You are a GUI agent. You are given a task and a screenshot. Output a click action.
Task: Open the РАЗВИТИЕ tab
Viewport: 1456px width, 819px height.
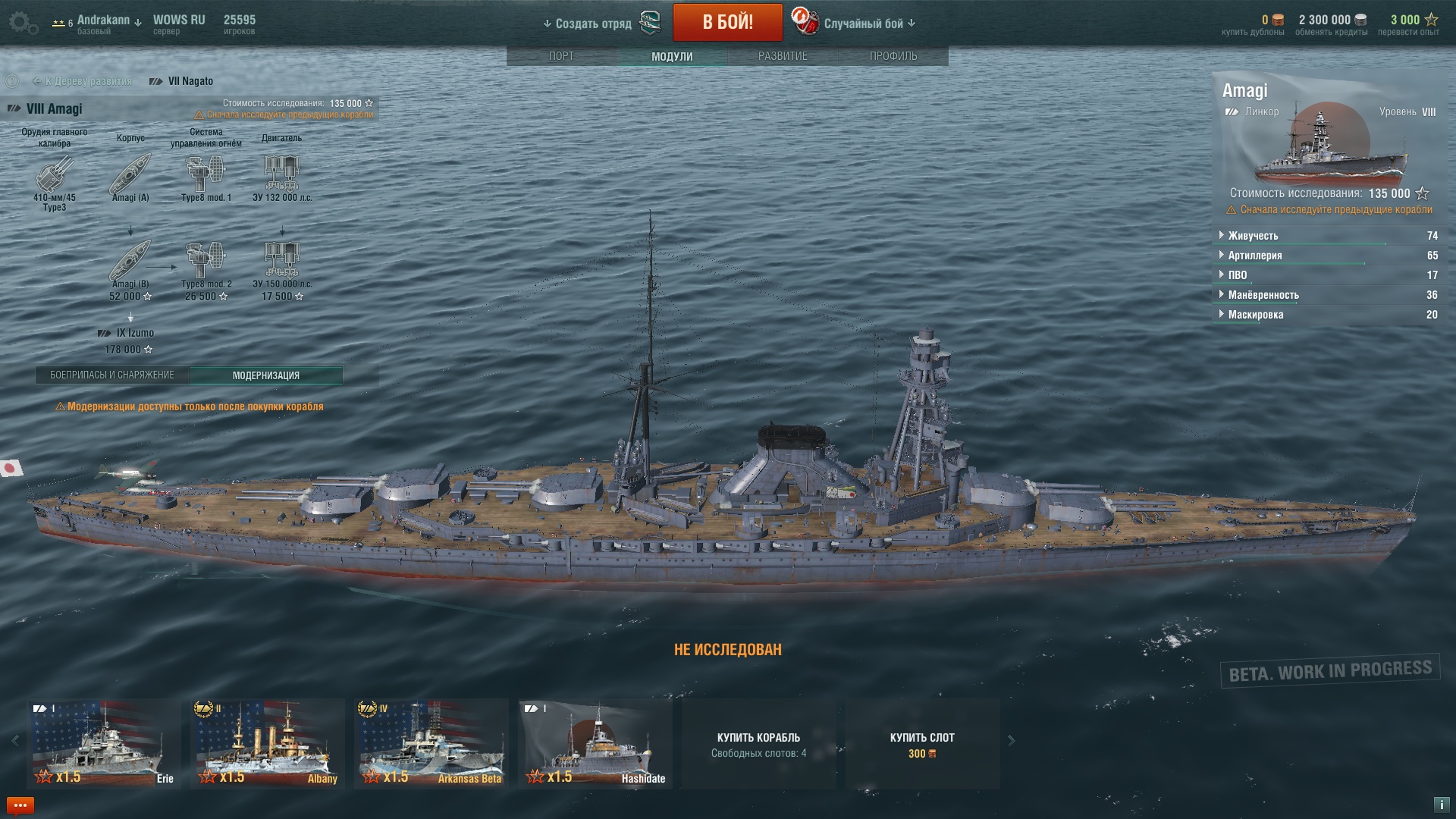(x=783, y=56)
